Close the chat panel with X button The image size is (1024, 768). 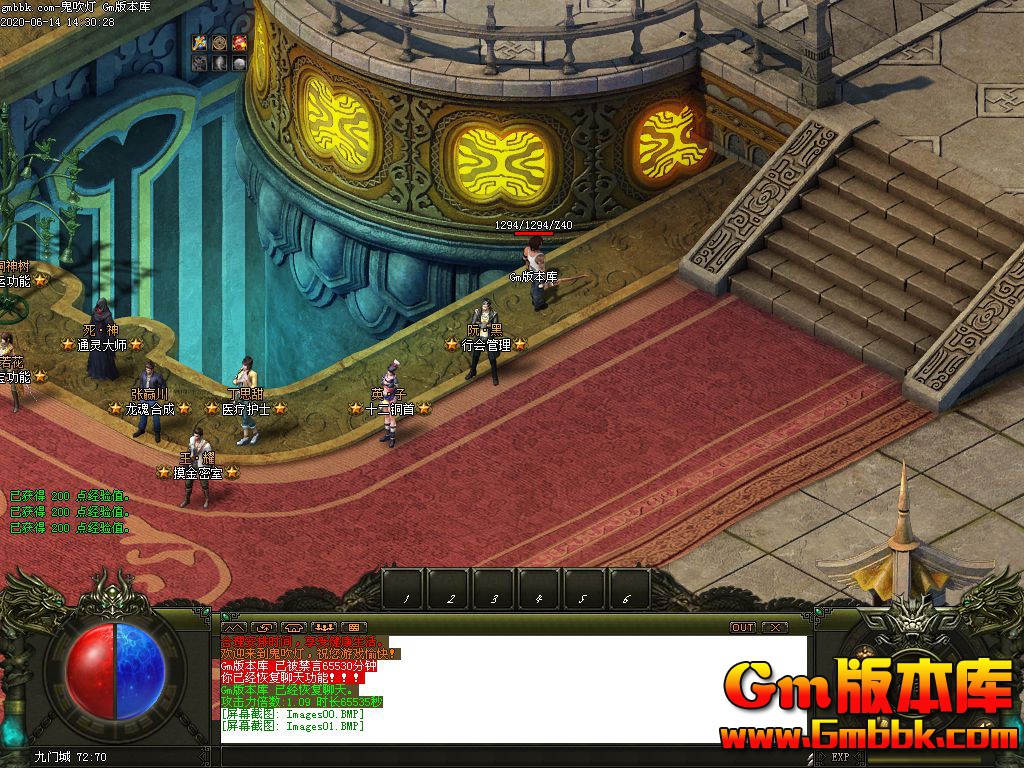coord(774,627)
